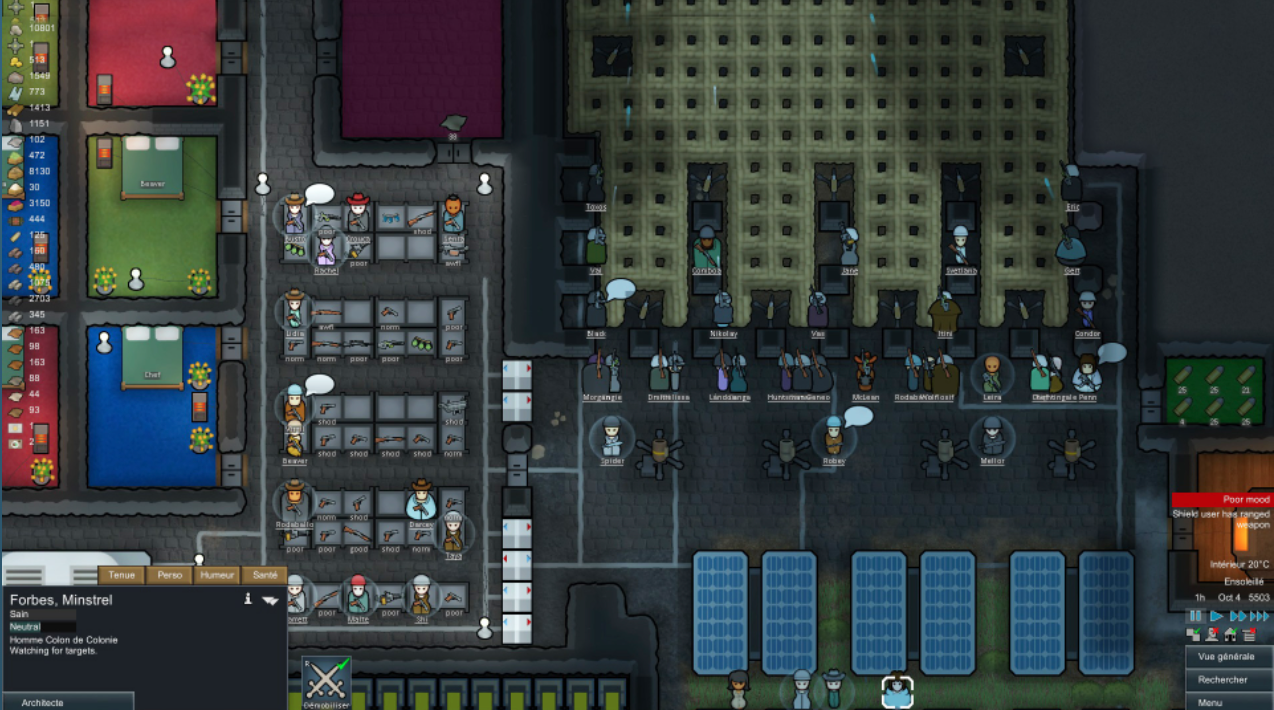Viewport: 1274px width, 710px height.
Task: Open the Santé health tab
Action: point(265,575)
